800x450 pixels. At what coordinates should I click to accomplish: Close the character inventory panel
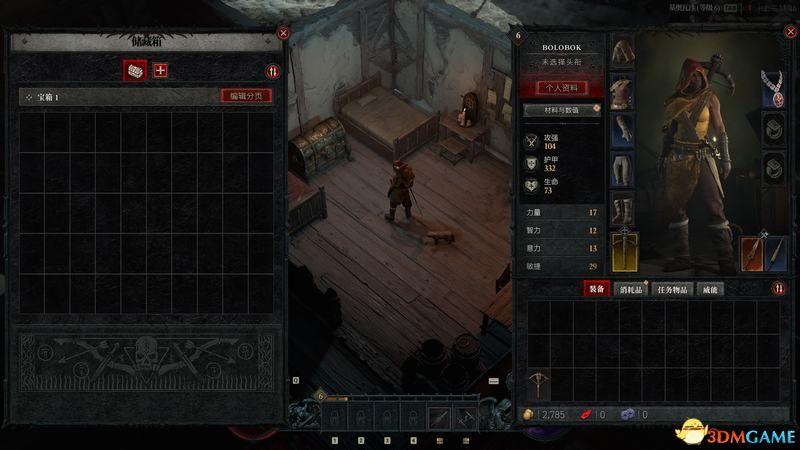(786, 34)
